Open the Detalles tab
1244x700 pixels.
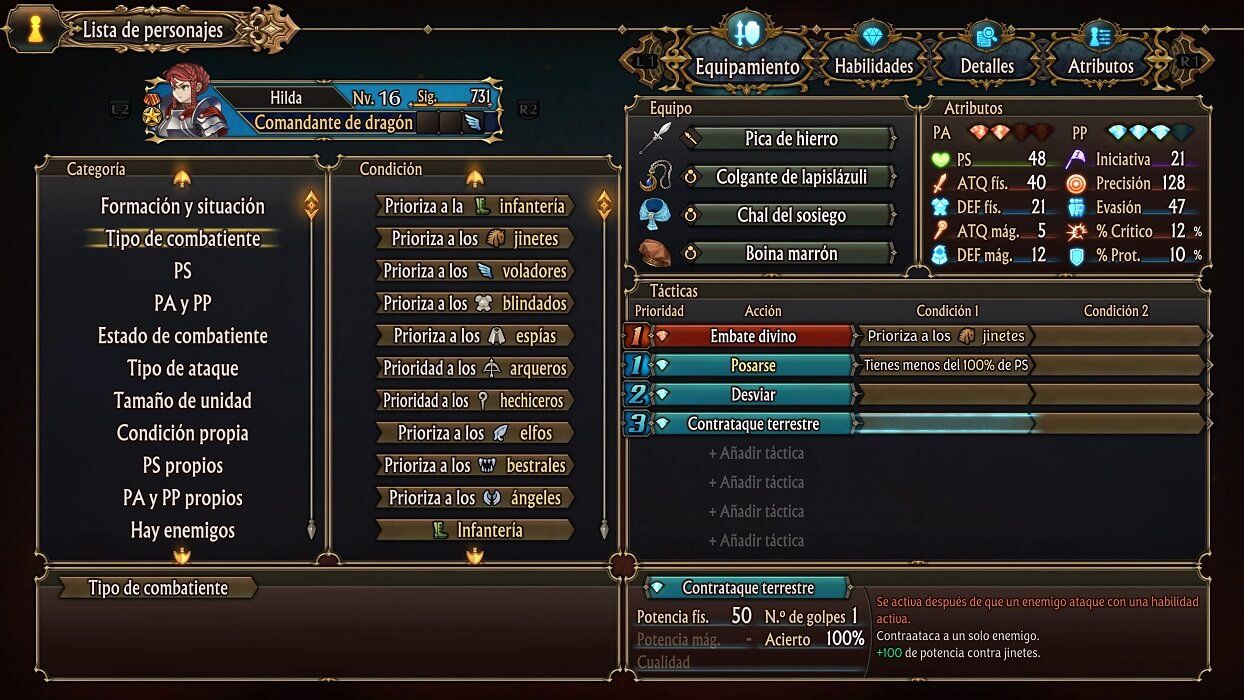click(x=987, y=66)
